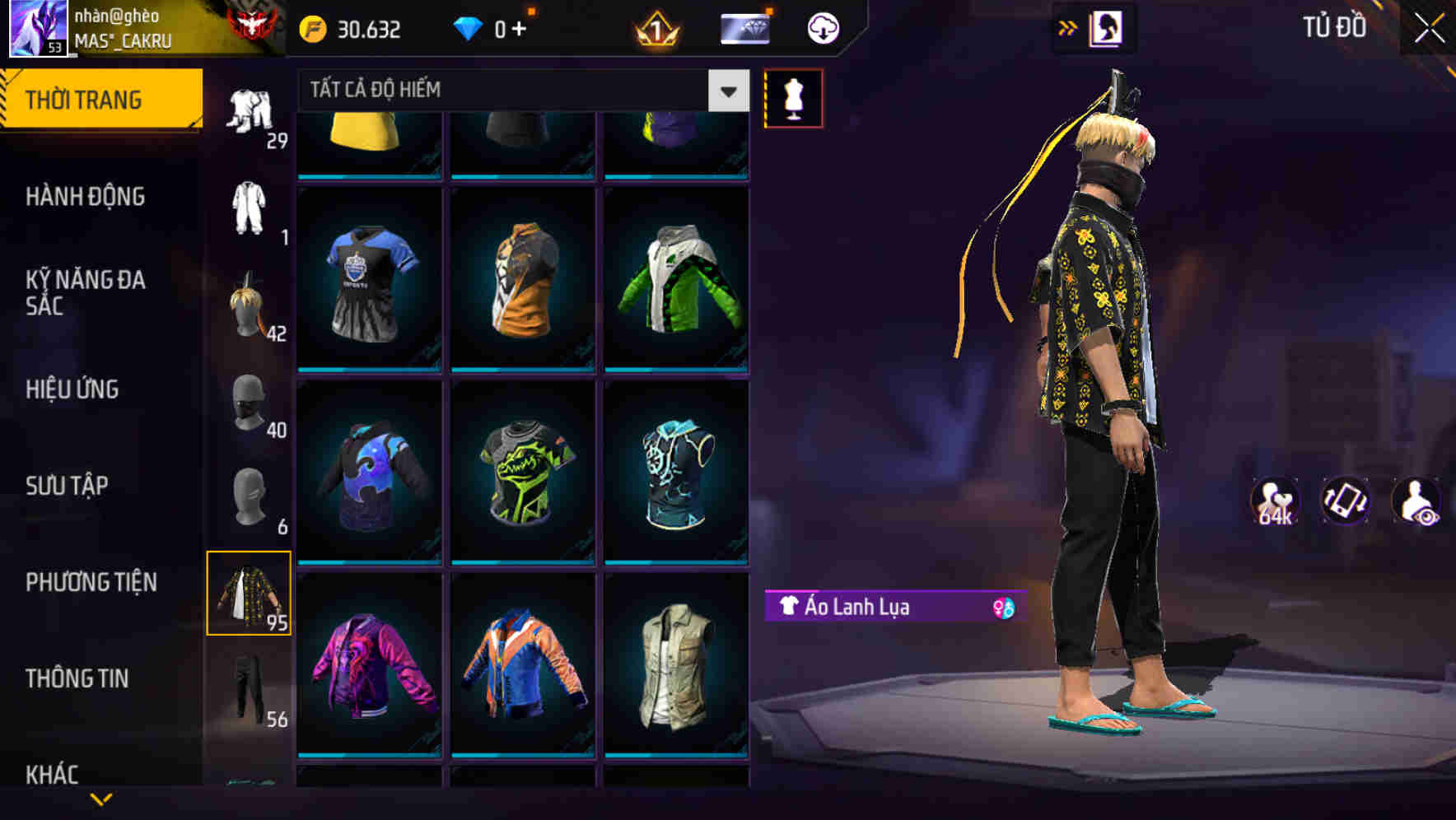Open the PHƯƠNG TIỆN menu entry
This screenshot has width=1456, height=820.
pos(91,581)
